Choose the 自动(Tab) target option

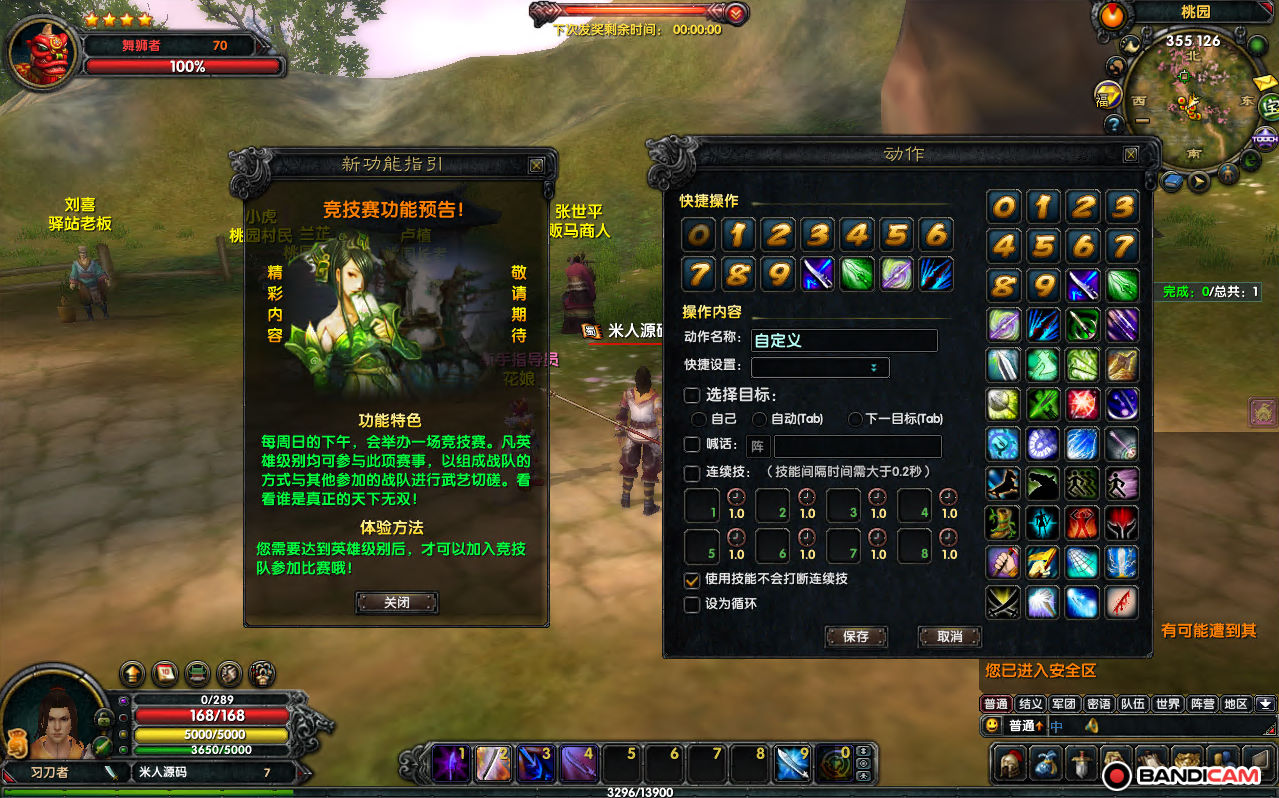(760, 419)
